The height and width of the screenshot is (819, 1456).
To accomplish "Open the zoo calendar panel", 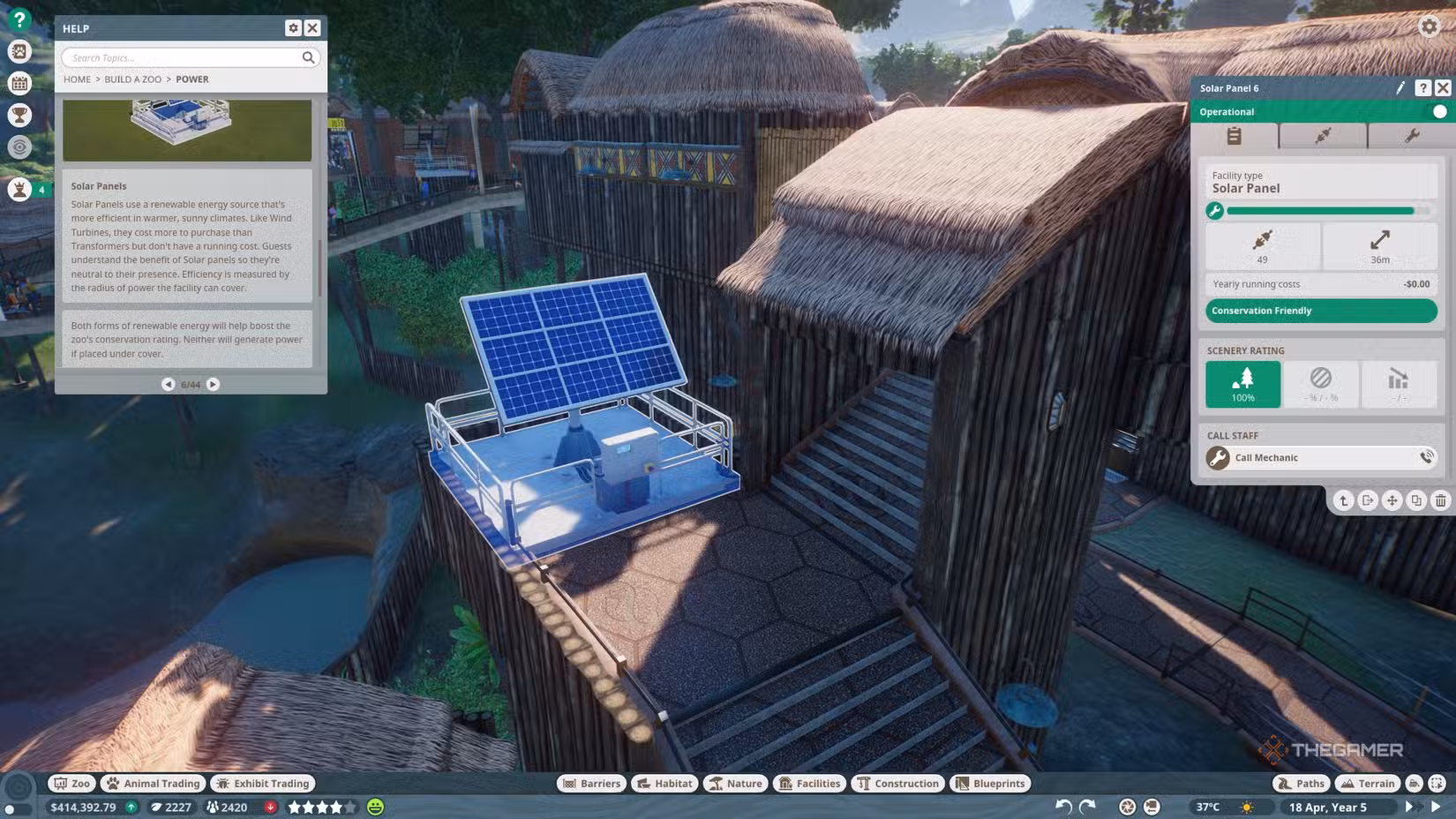I will [x=19, y=83].
